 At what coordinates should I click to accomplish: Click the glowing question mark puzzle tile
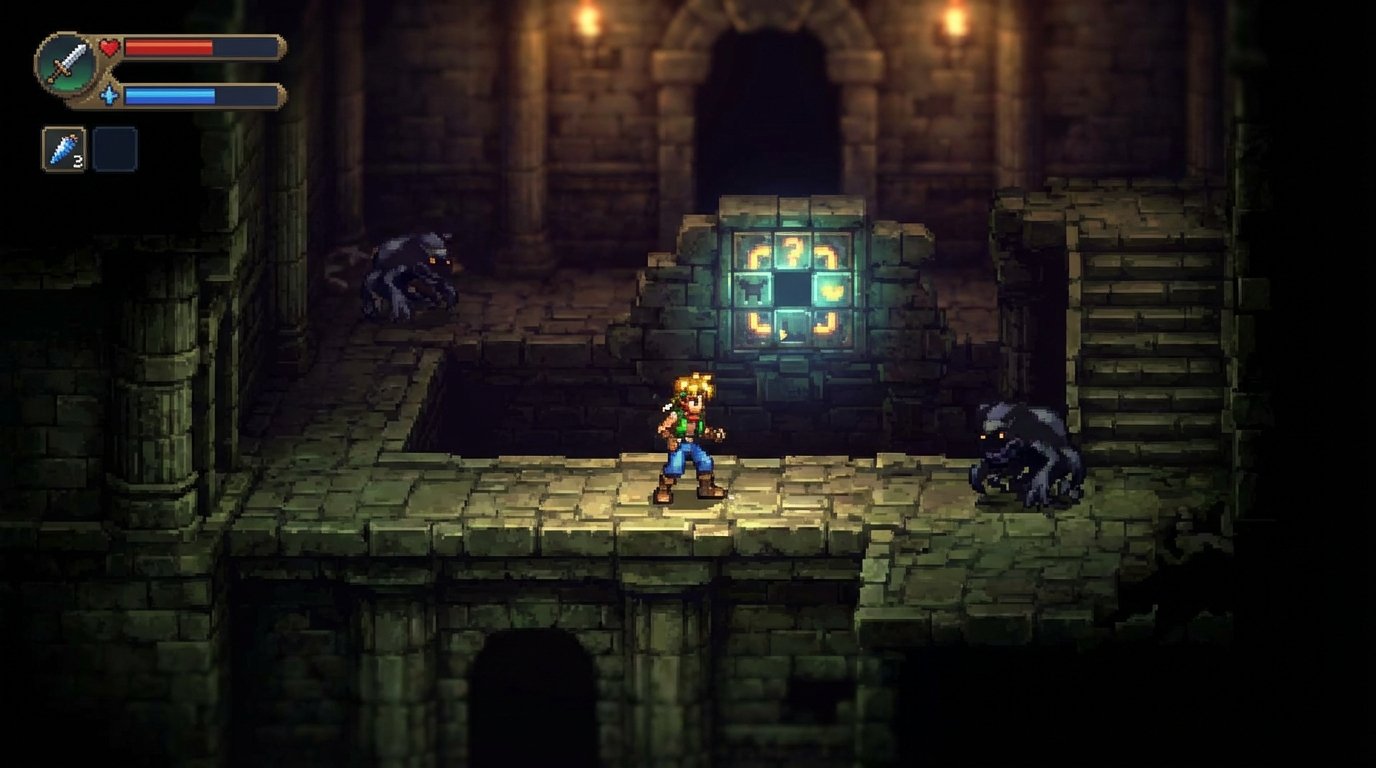pos(794,251)
